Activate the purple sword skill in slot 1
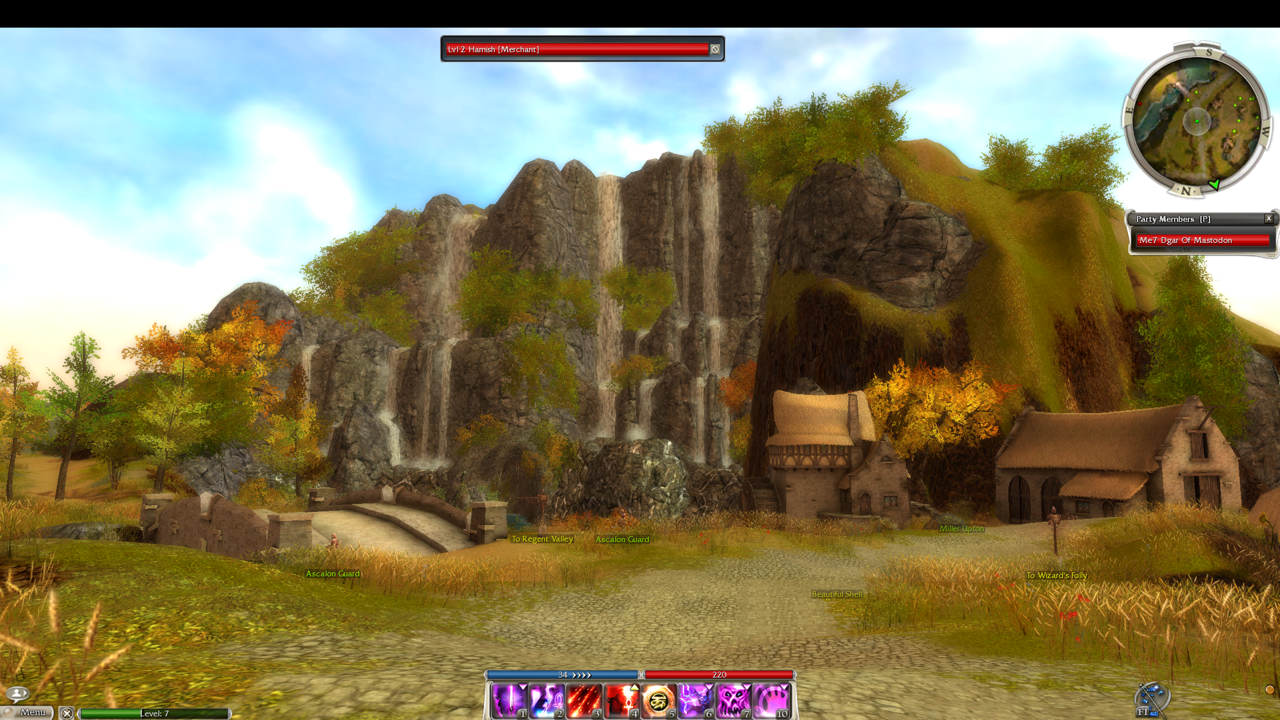This screenshot has height=720, width=1280. pos(509,700)
